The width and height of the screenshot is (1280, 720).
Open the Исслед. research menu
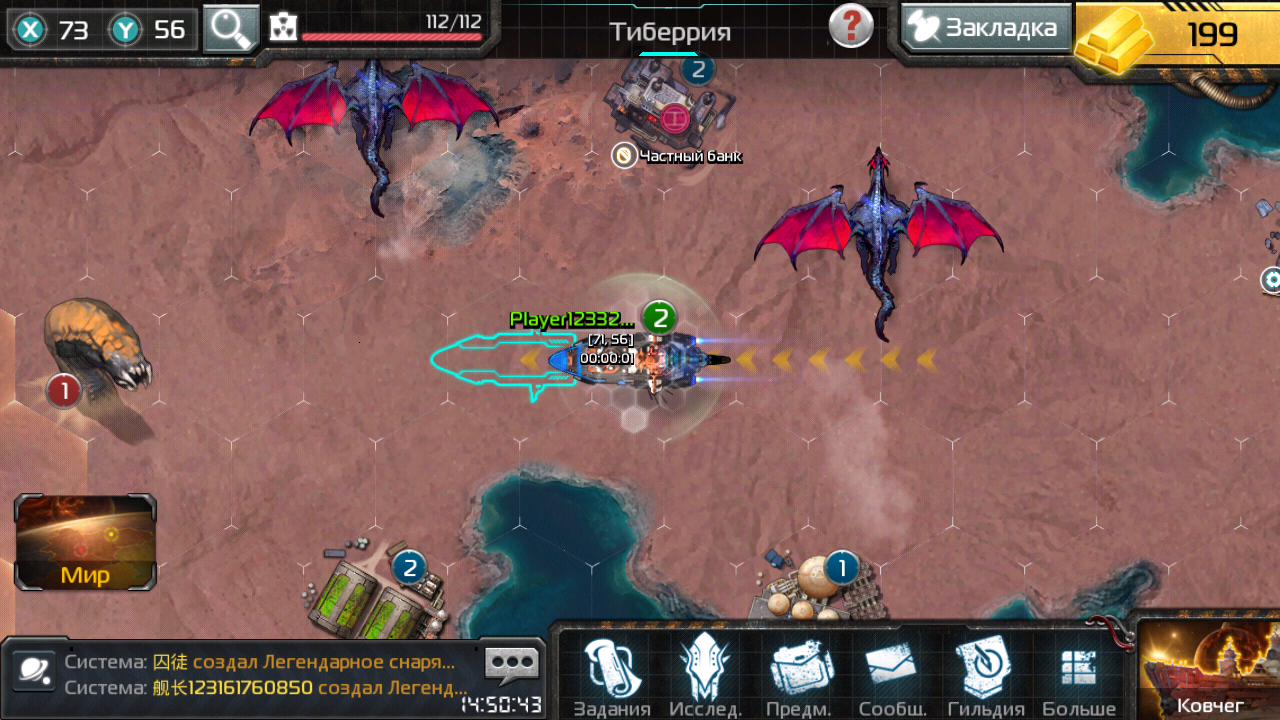tap(705, 678)
